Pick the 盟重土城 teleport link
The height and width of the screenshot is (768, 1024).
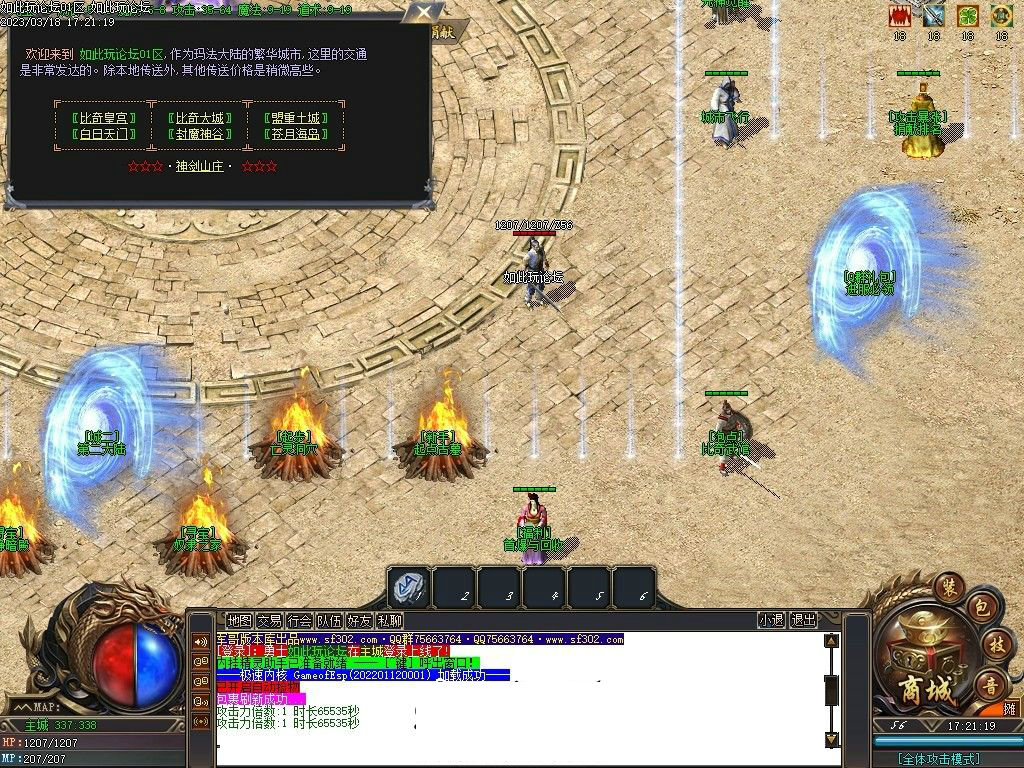pos(293,117)
